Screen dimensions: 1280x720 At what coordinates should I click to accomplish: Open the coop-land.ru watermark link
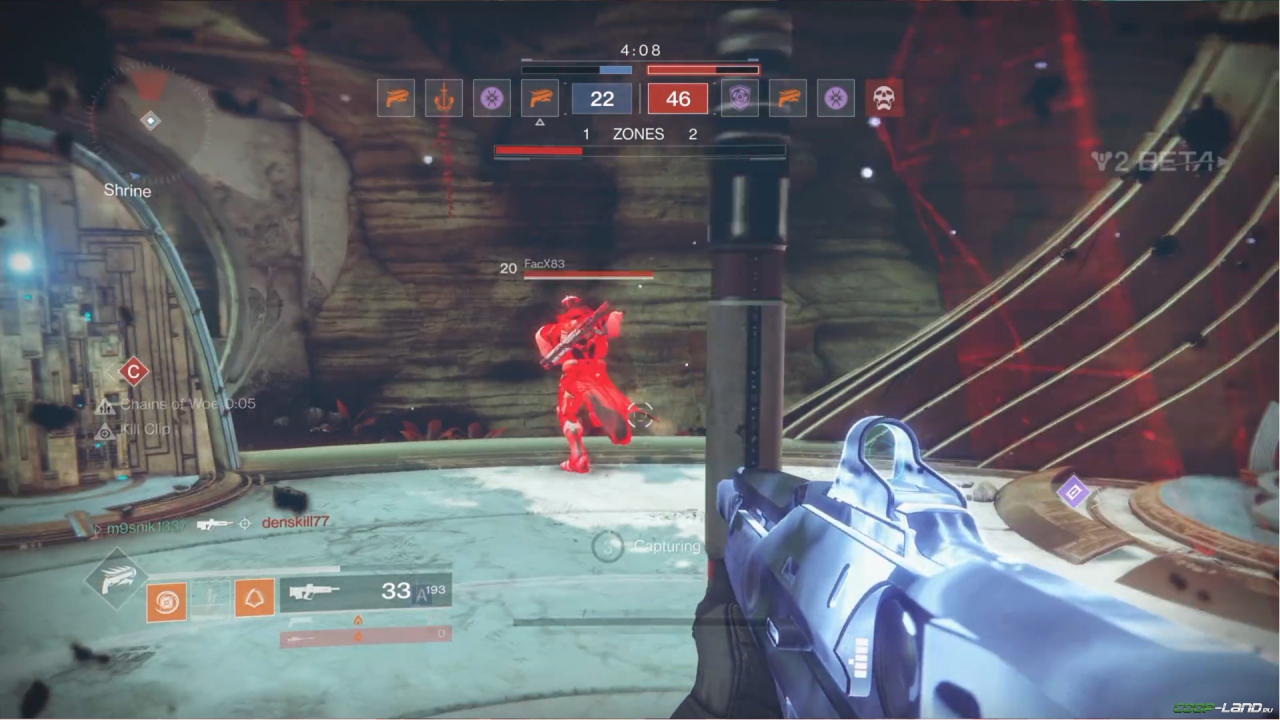point(1225,708)
